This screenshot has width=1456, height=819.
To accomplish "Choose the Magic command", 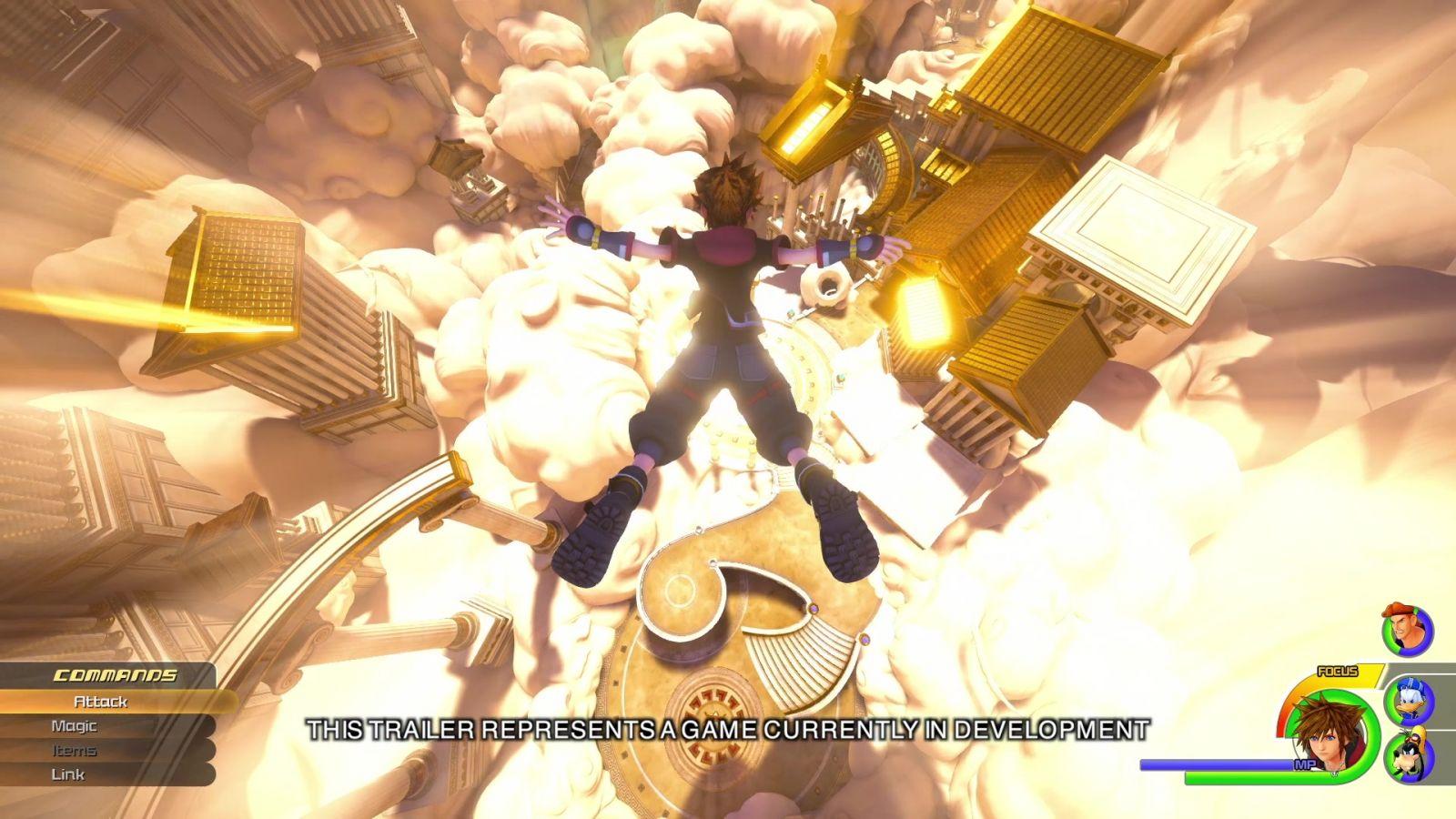I will click(74, 726).
